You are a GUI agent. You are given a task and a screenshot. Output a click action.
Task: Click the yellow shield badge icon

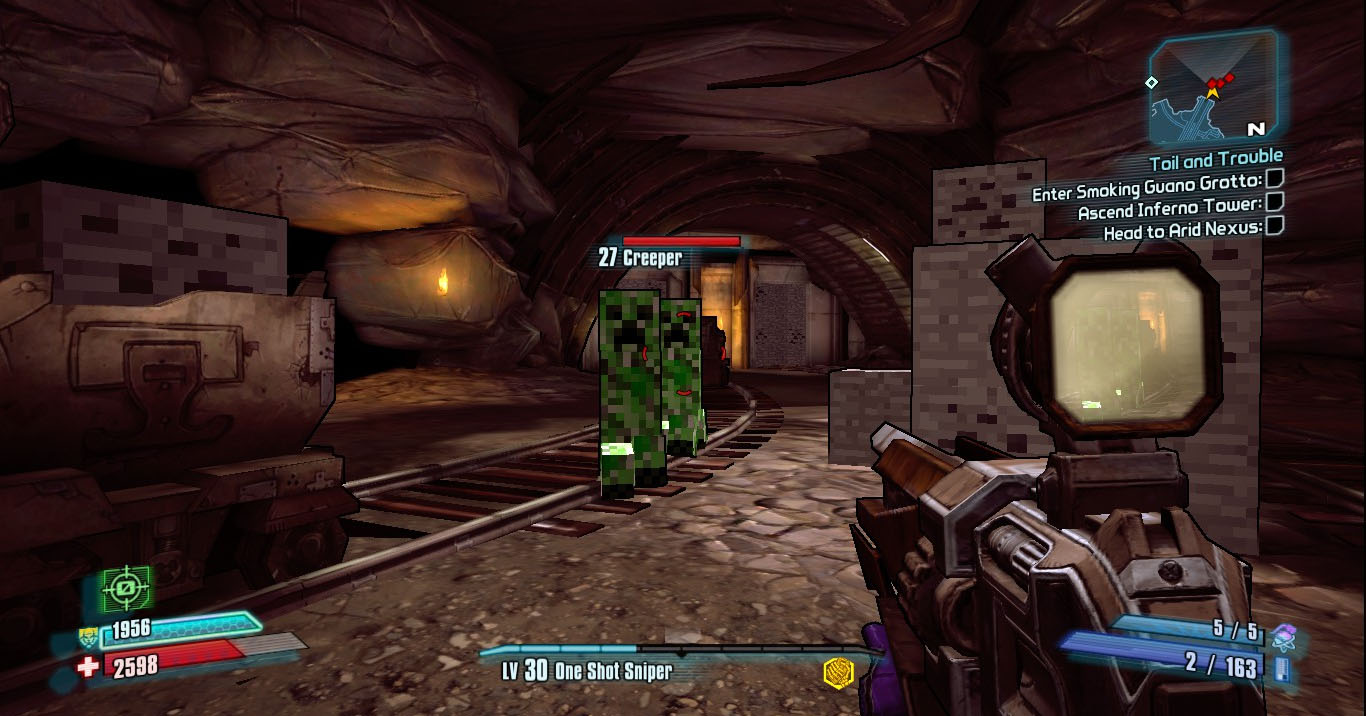point(89,633)
